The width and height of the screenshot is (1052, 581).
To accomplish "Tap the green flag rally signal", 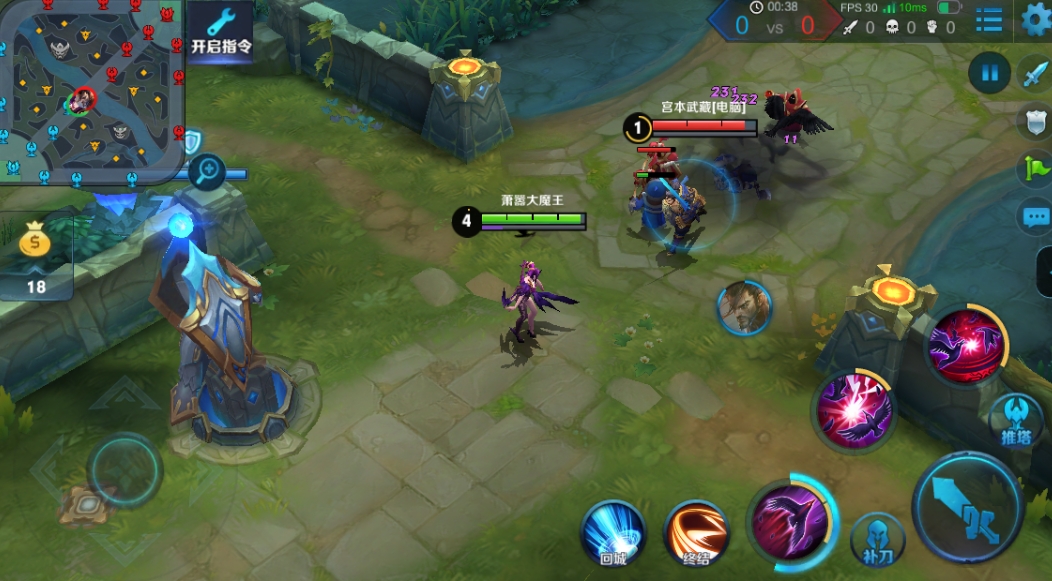I will pos(1034,169).
